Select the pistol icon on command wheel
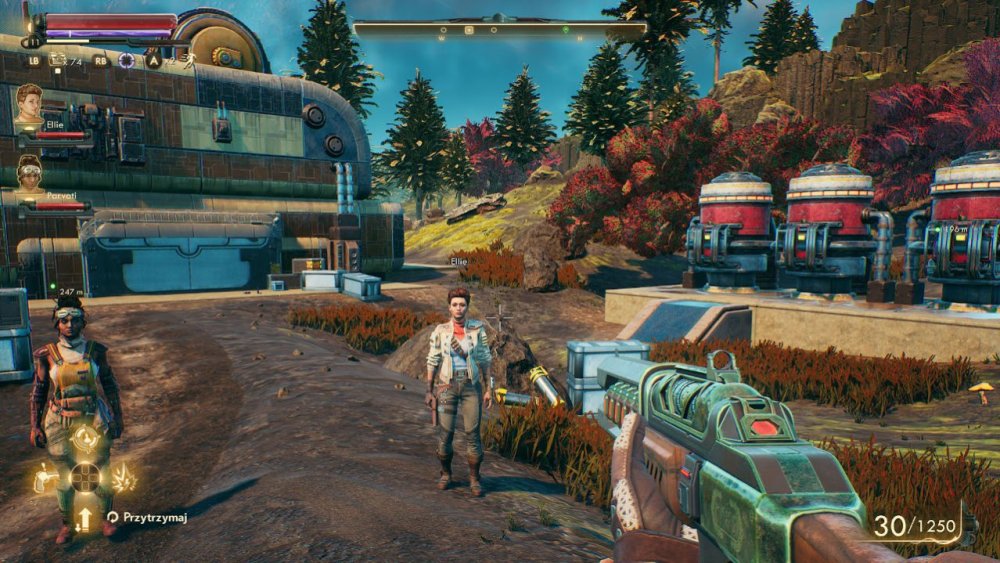This screenshot has width=1000, height=563. click(47, 478)
